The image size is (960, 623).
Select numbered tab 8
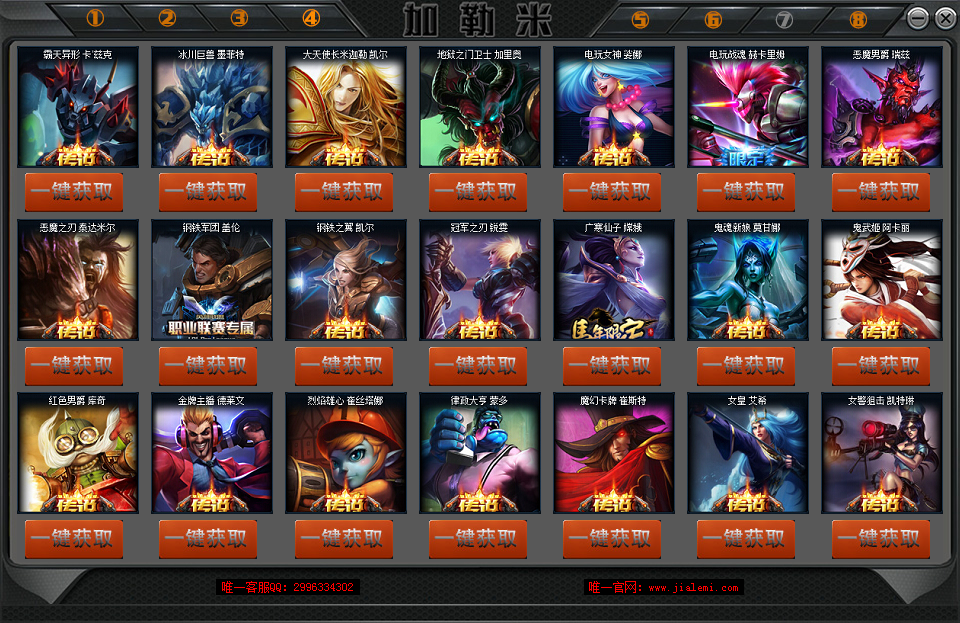(x=858, y=19)
